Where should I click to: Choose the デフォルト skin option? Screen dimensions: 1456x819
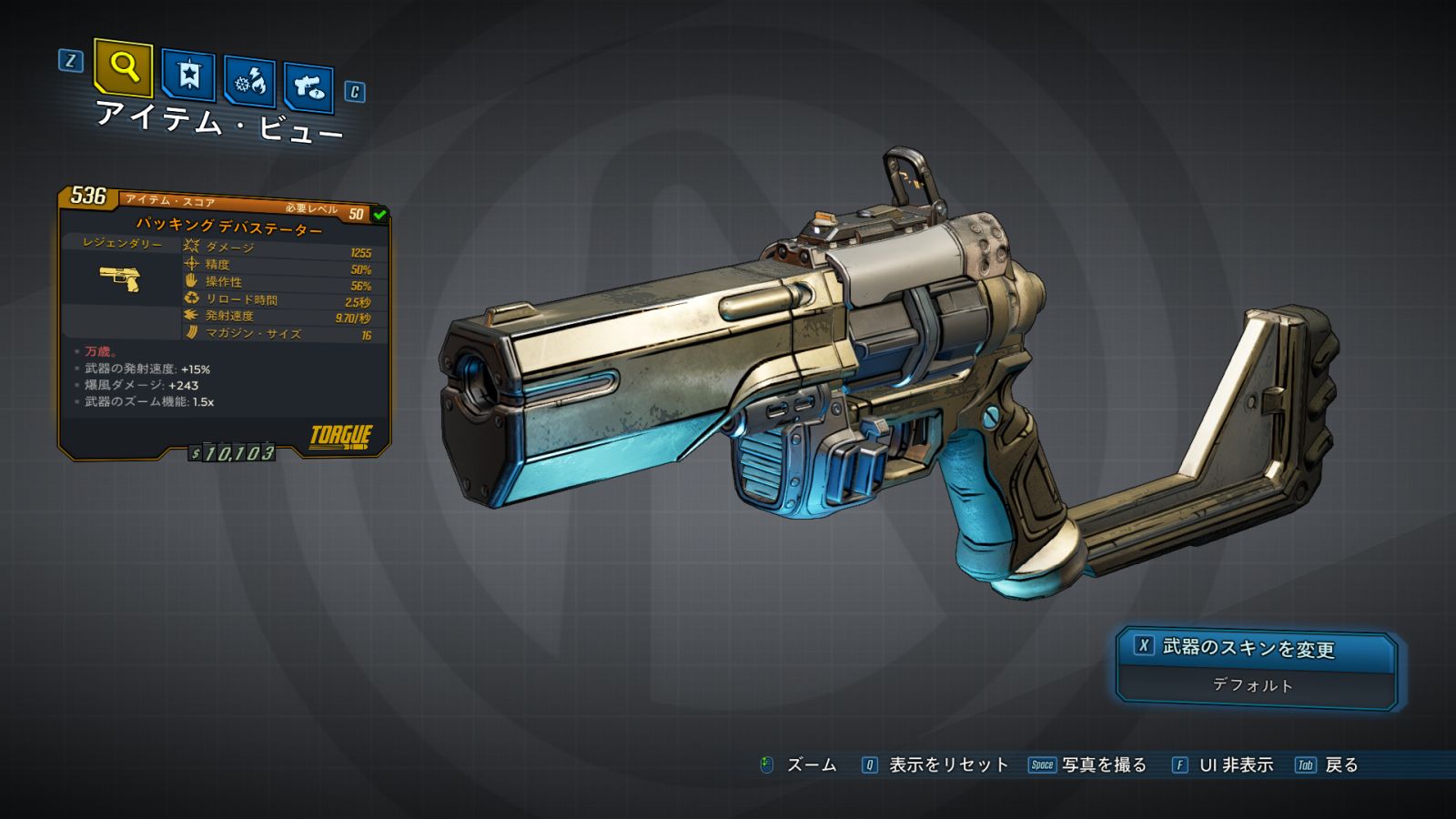pos(1254,685)
